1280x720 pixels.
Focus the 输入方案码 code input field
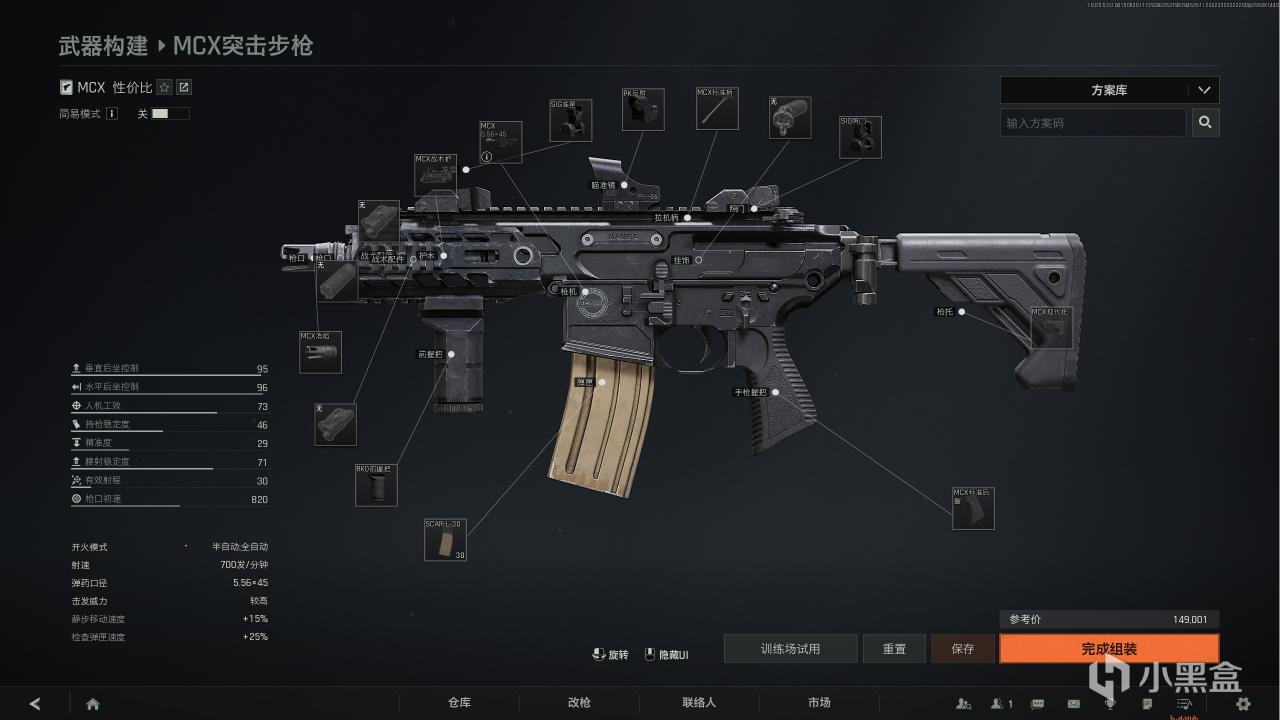[x=1092, y=123]
